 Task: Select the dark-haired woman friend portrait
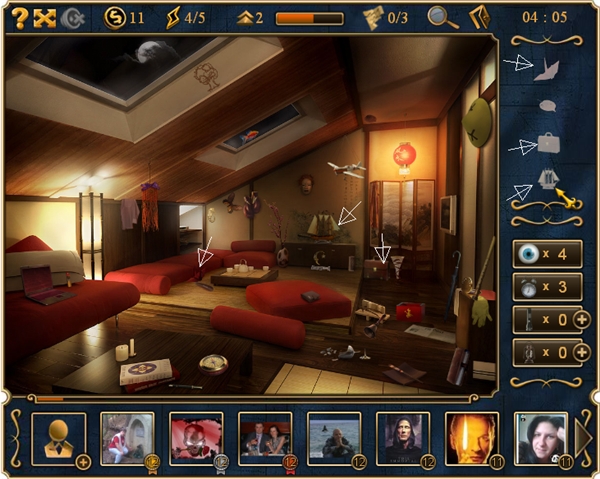540,437
